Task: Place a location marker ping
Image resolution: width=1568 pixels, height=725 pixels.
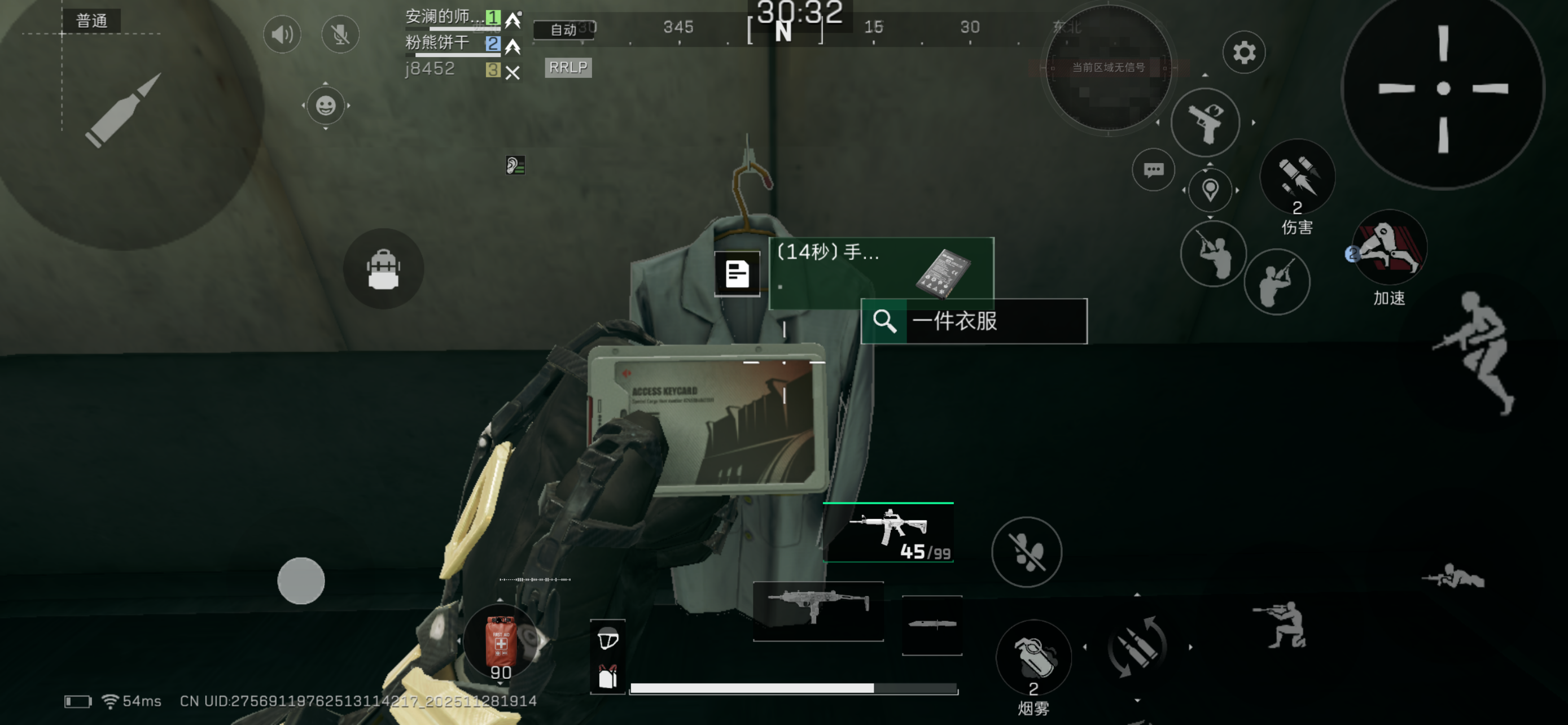Action: click(1210, 190)
